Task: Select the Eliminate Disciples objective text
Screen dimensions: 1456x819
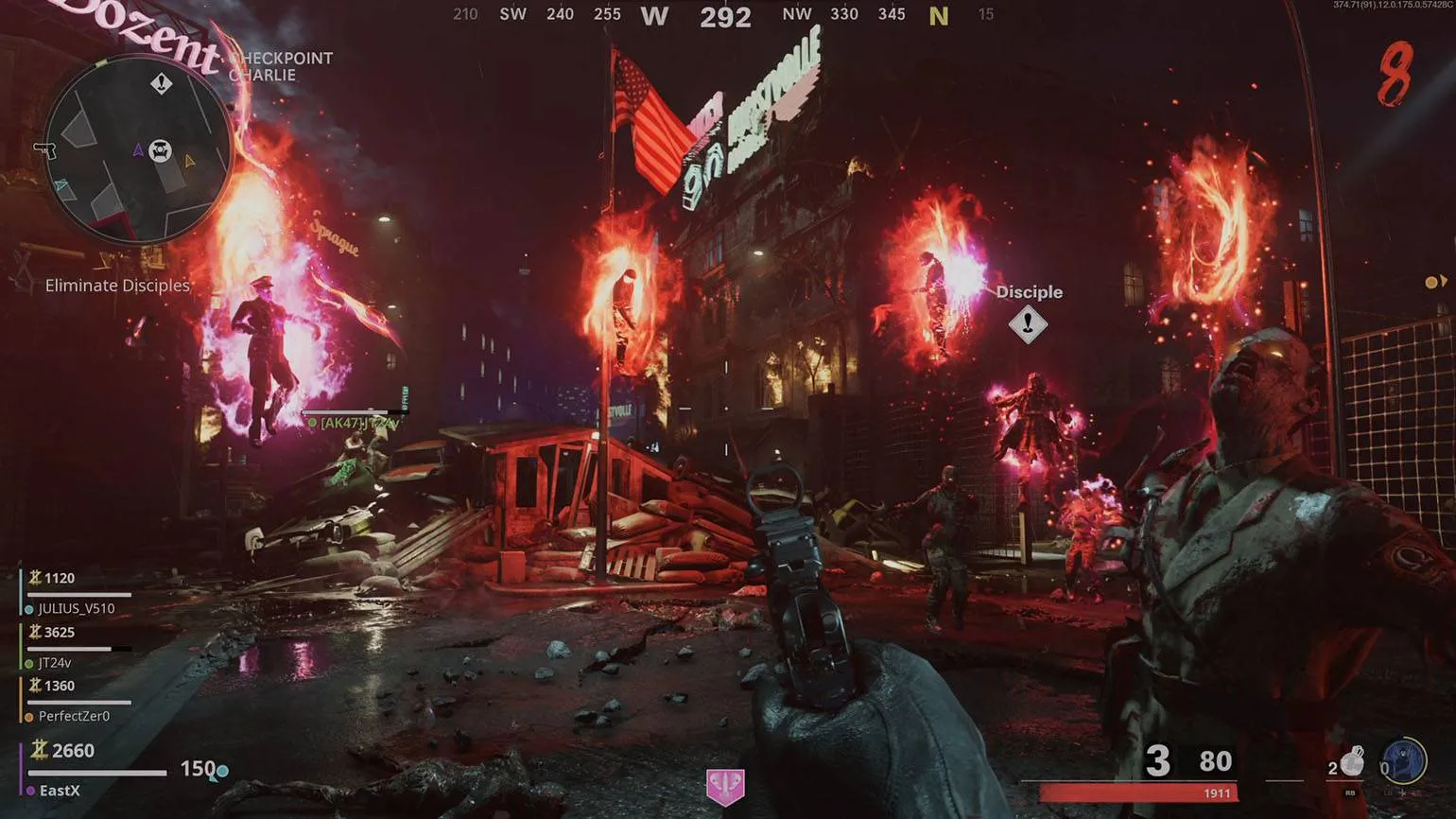Action: click(117, 286)
